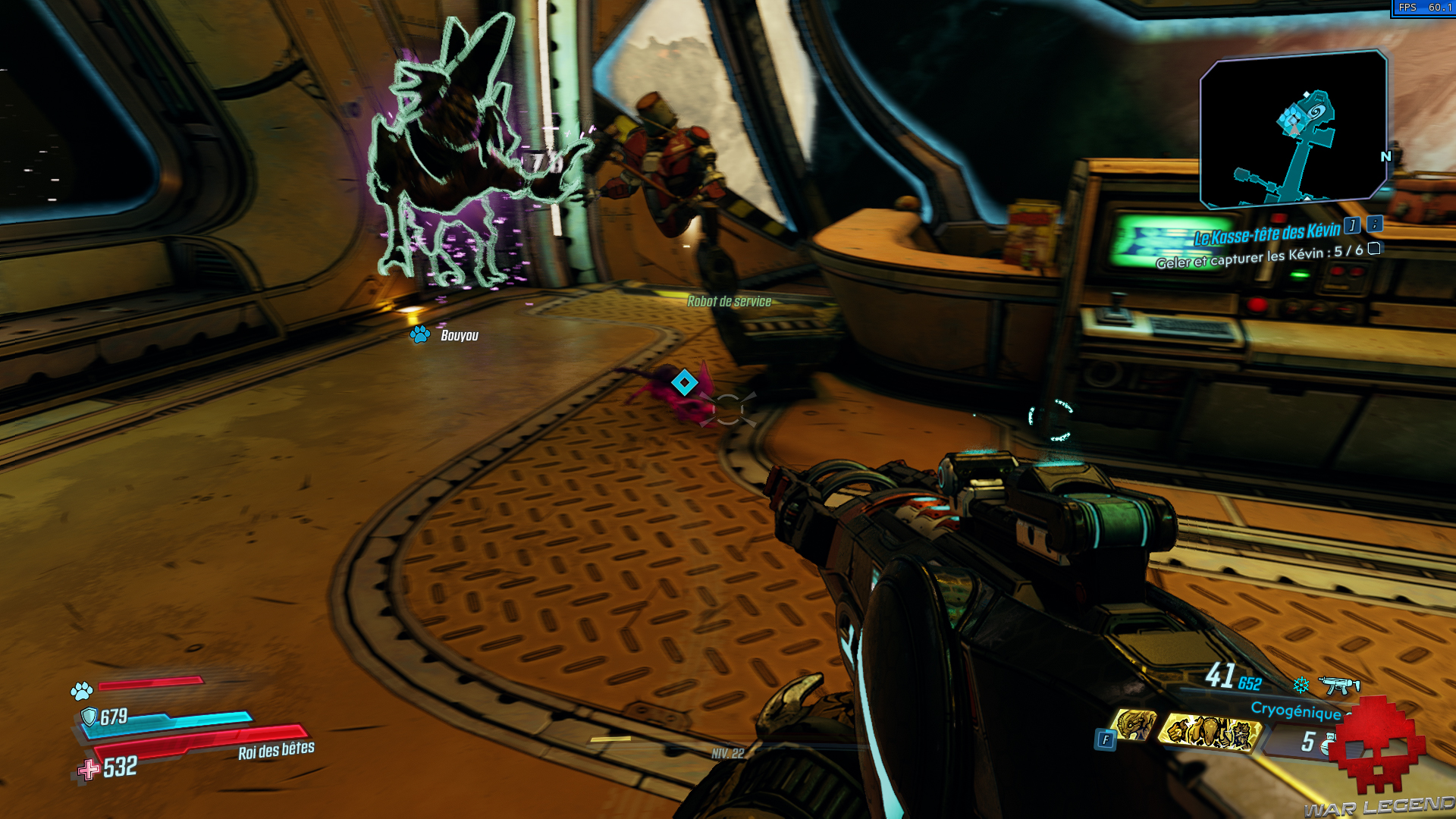This screenshot has width=1456, height=819.
Task: Click the shield icon next to 679
Action: click(x=90, y=716)
